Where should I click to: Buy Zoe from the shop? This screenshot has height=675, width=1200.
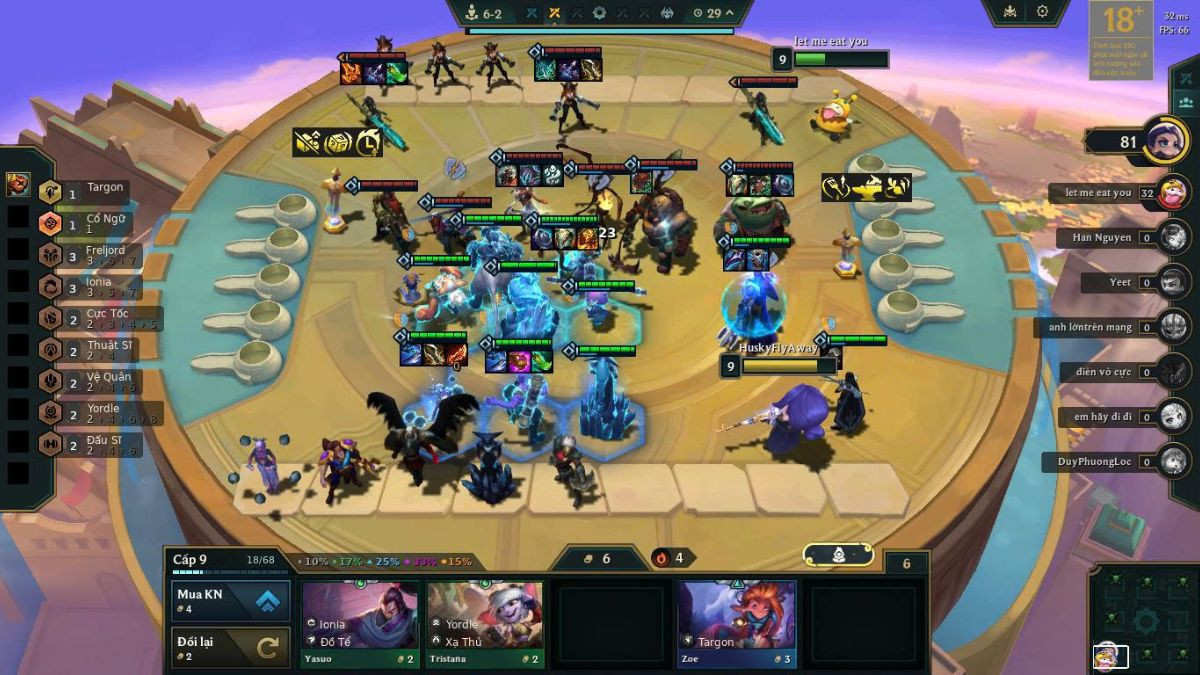coord(736,624)
